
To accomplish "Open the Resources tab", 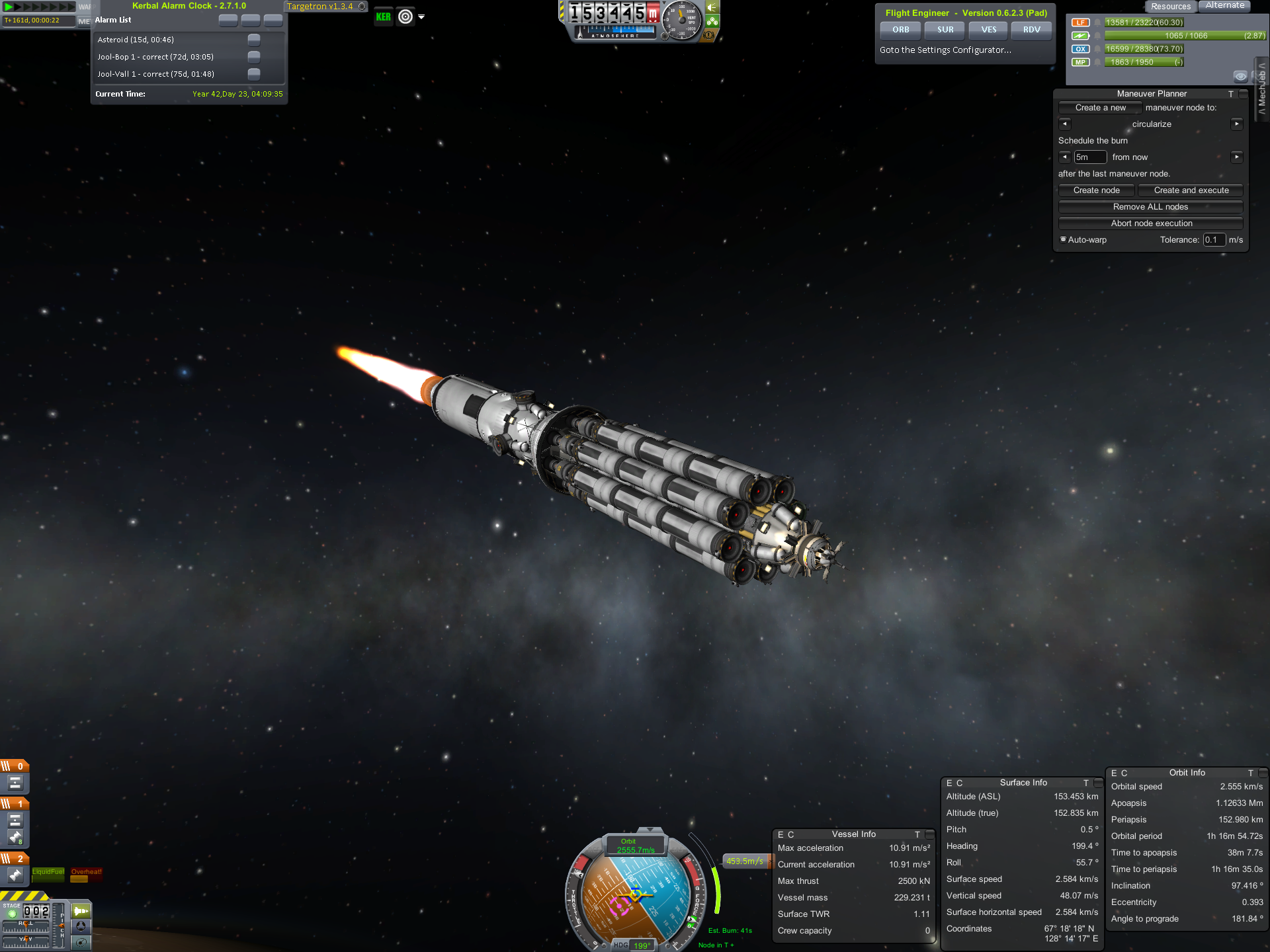I will point(1170,7).
